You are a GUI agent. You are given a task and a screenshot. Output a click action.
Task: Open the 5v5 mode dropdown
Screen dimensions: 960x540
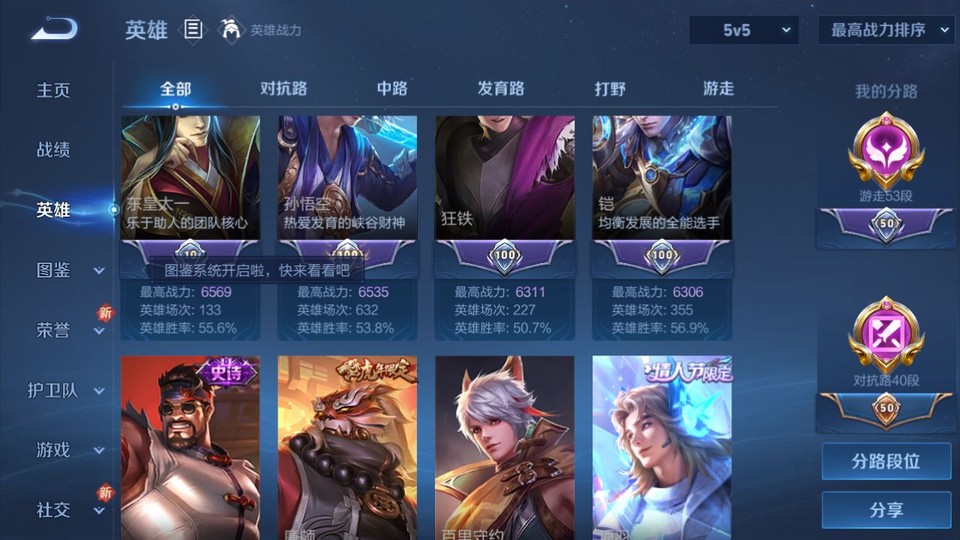pyautogui.click(x=743, y=30)
